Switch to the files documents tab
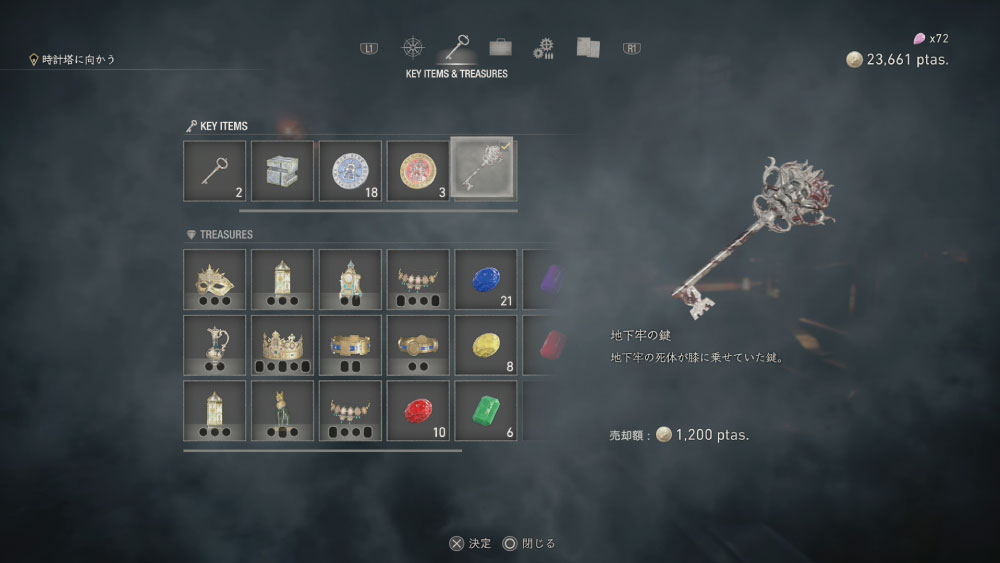1000x563 pixels. click(588, 47)
